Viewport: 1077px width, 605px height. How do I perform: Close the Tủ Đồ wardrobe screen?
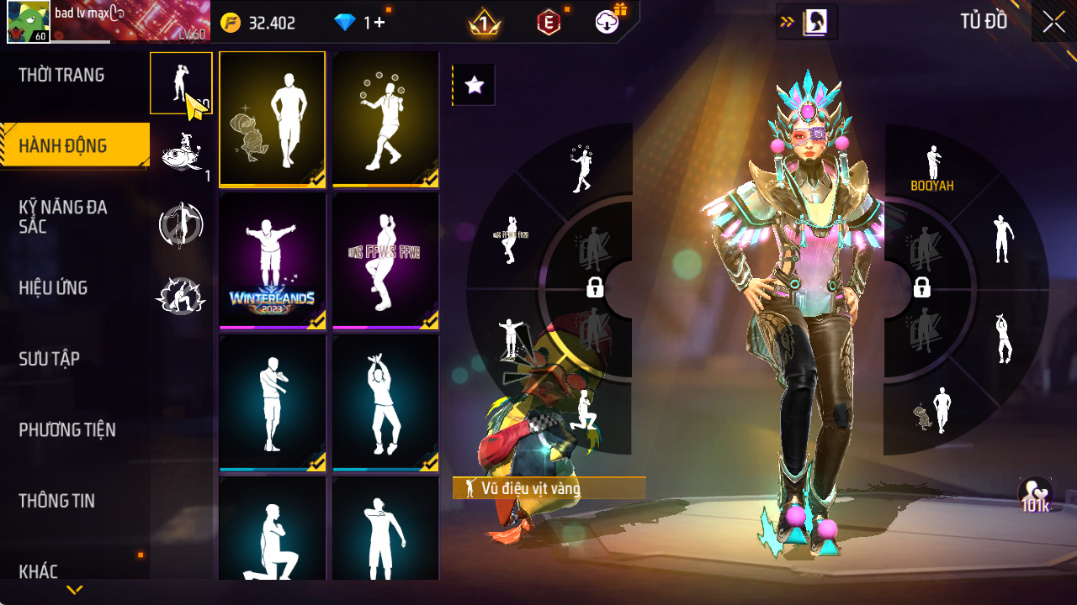(1053, 22)
